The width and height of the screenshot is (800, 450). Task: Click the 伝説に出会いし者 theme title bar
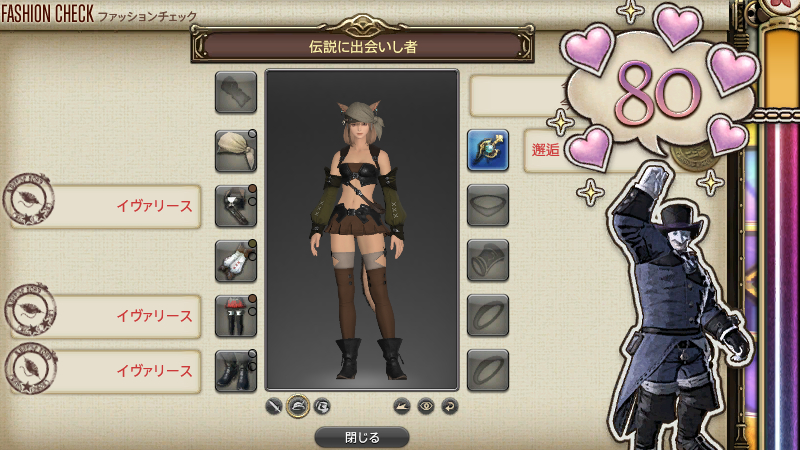pyautogui.click(x=361, y=46)
